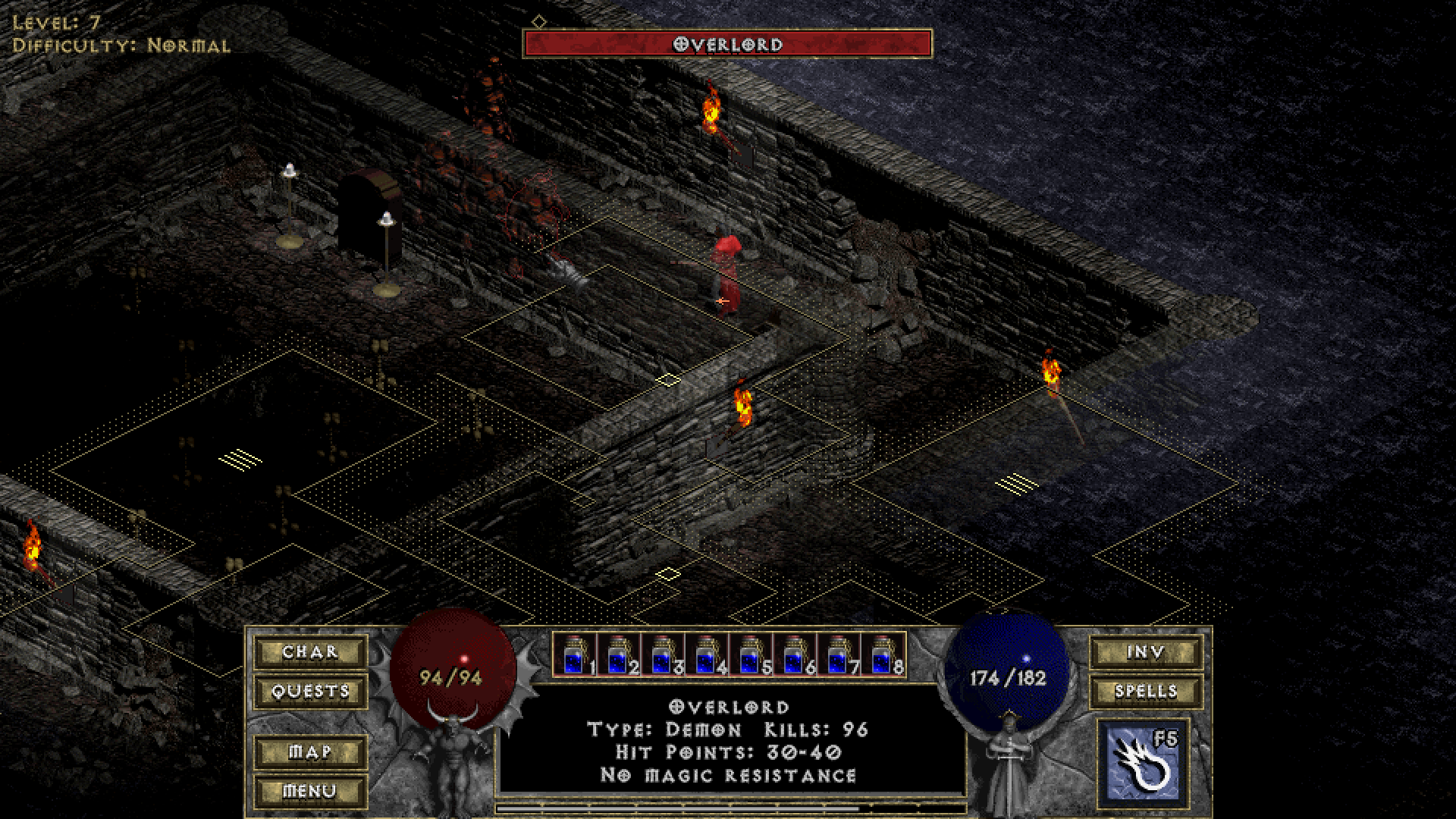Screen dimensions: 1456x819
Task: Click the red health orb
Action: (x=453, y=667)
